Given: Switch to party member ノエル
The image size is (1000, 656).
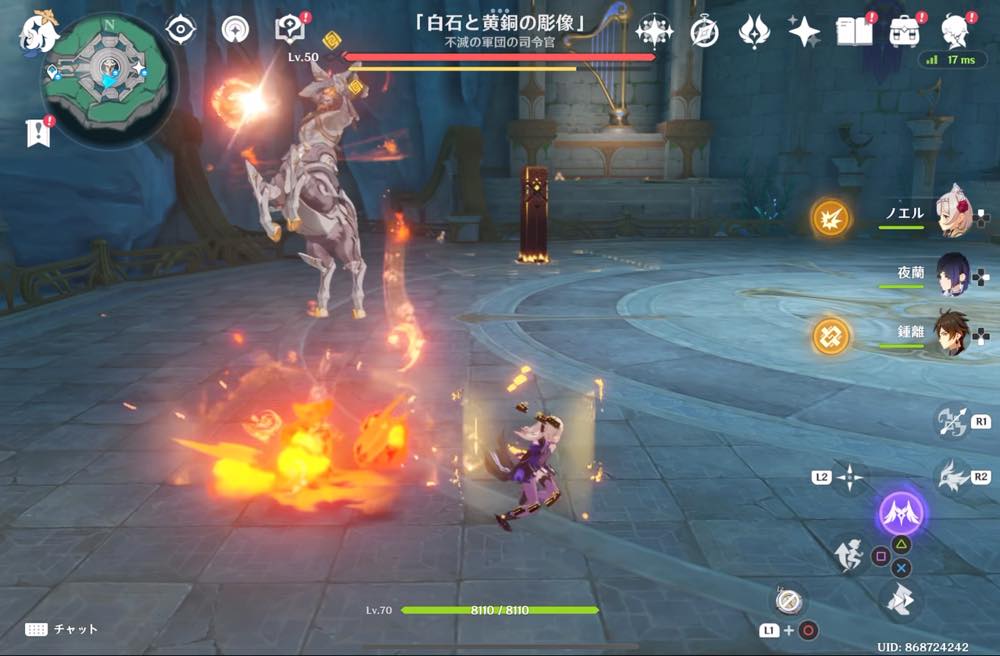Looking at the screenshot, I should [952, 217].
